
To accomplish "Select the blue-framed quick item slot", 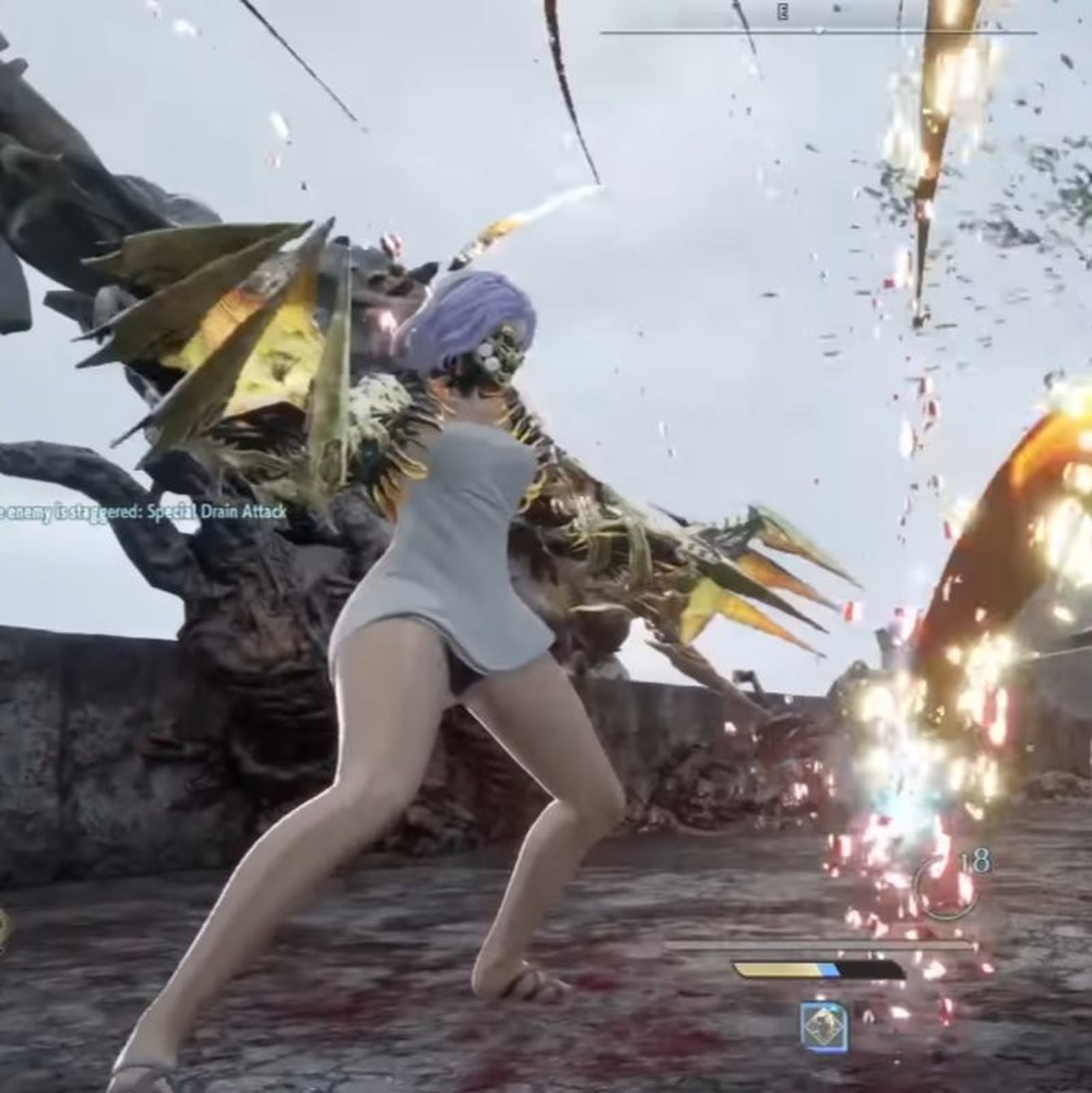I will [x=824, y=1028].
